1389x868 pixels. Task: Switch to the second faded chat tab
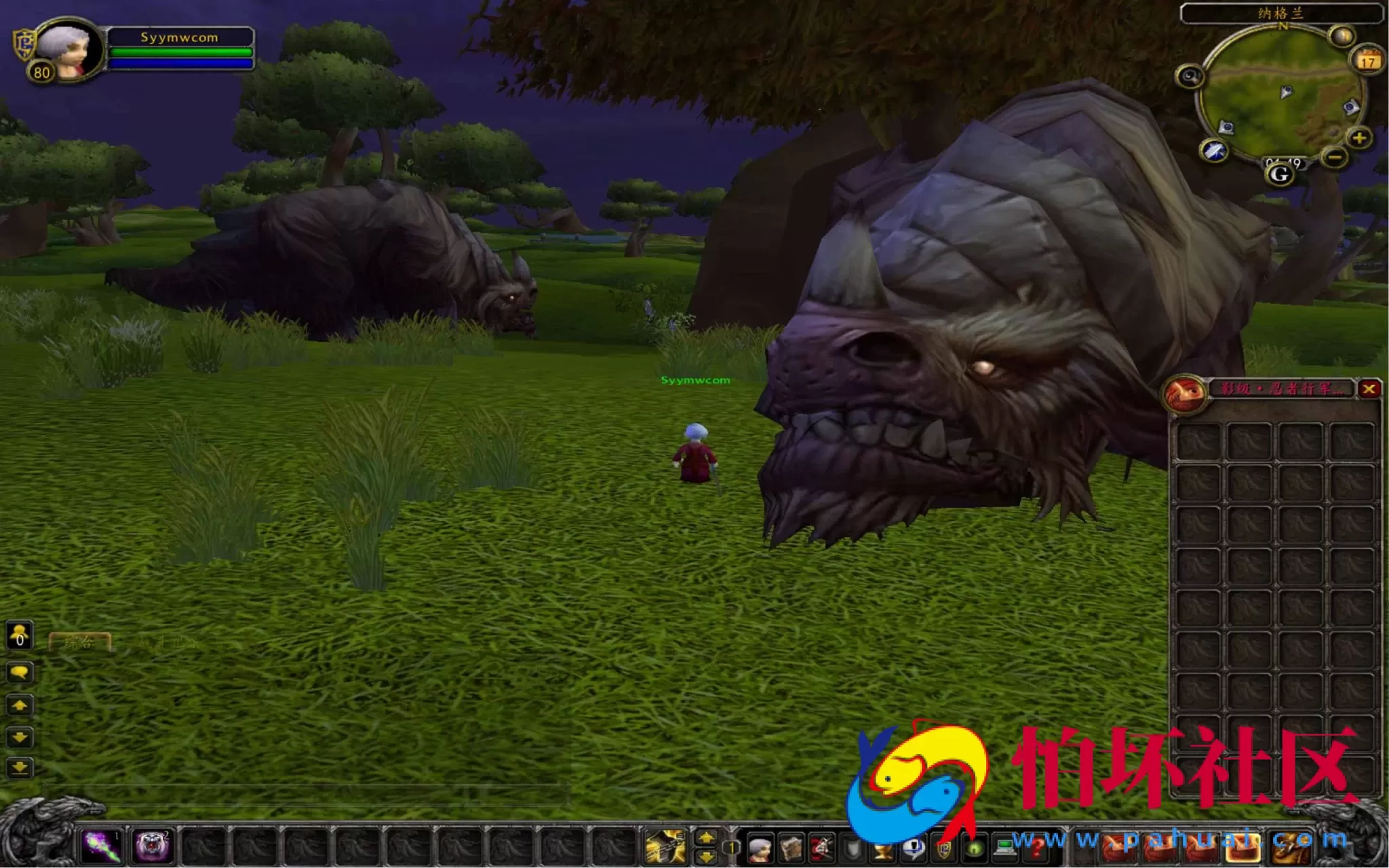pyautogui.click(x=169, y=641)
